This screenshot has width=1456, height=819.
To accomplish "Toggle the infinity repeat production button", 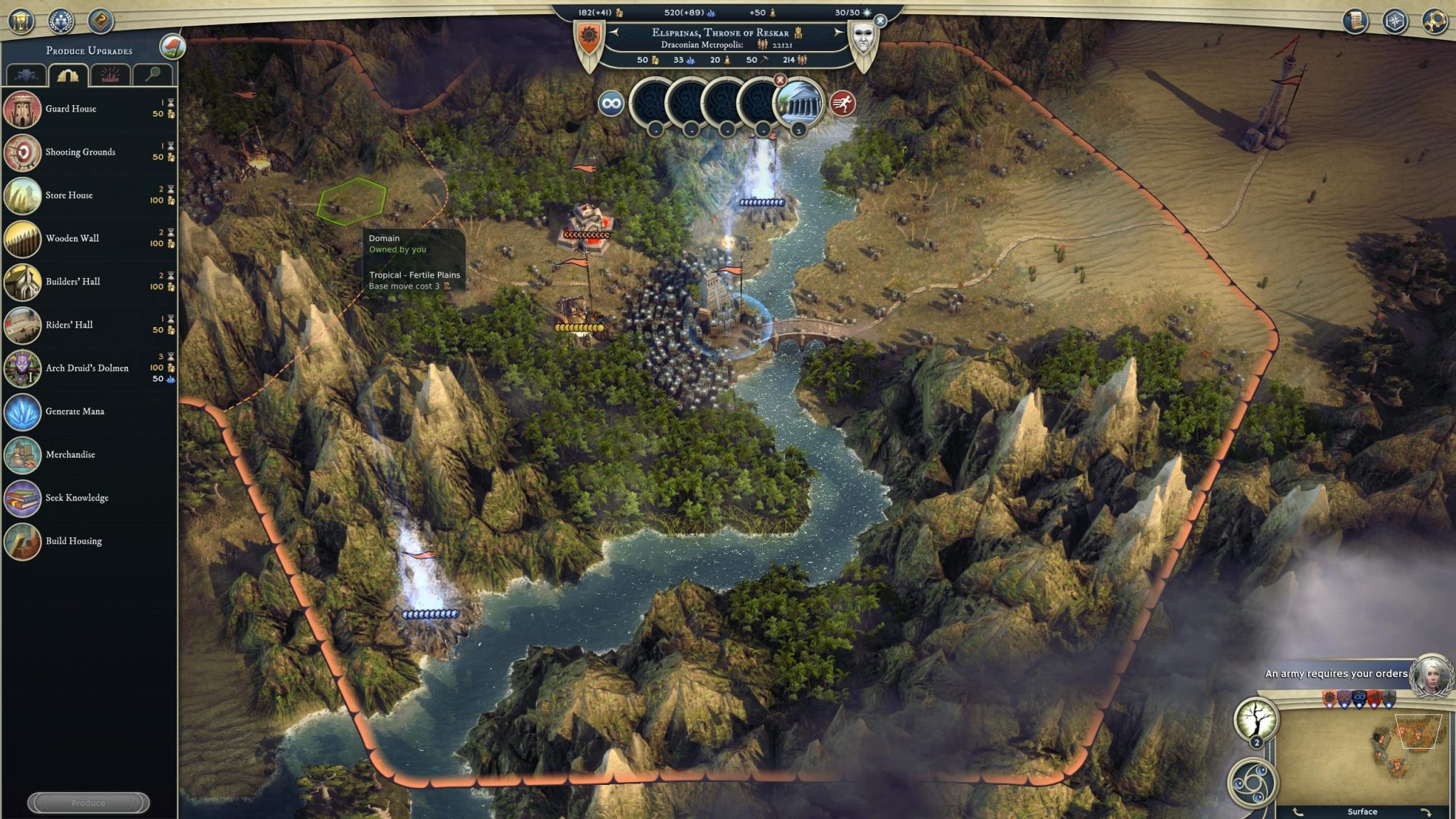I will click(x=611, y=104).
